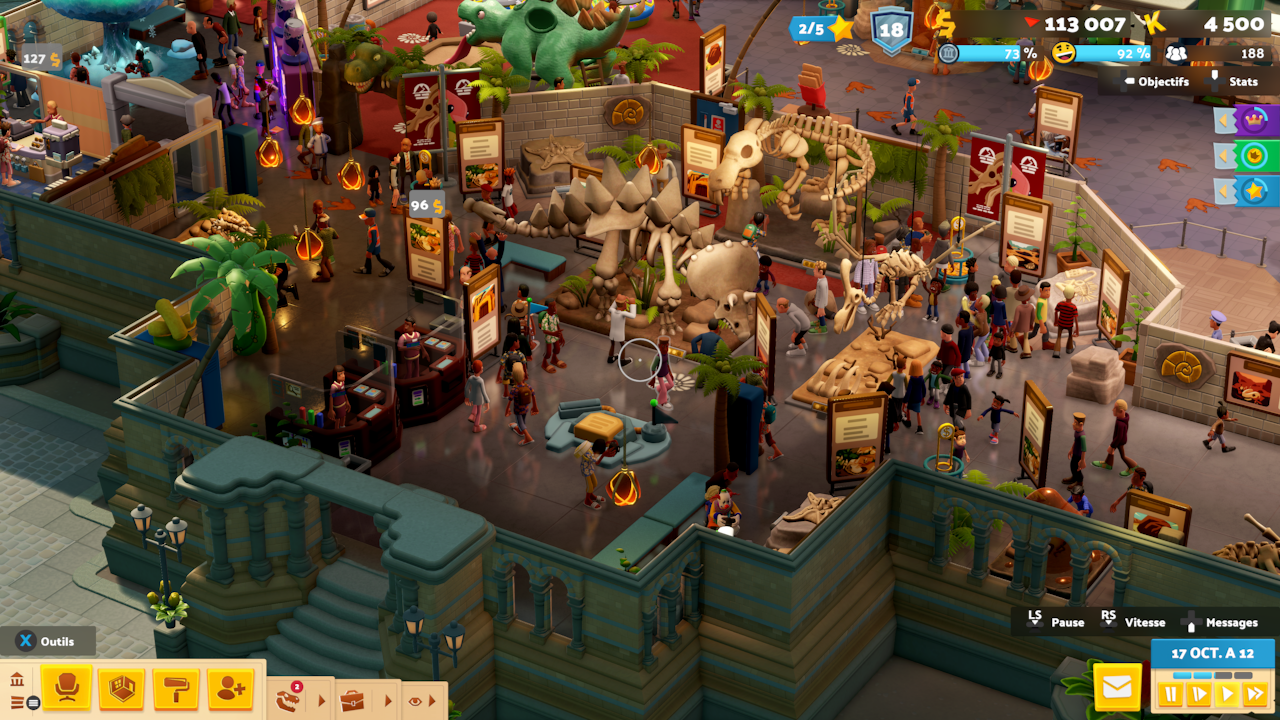1280x720 pixels.
Task: Expand the blue star objective tab
Action: coord(1252,191)
